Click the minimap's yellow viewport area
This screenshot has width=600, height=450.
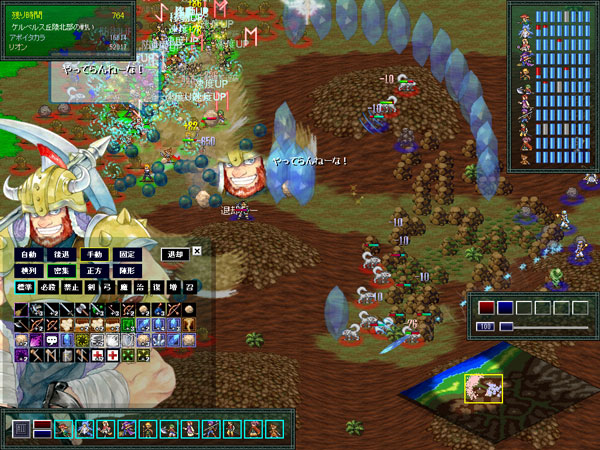click(x=483, y=388)
